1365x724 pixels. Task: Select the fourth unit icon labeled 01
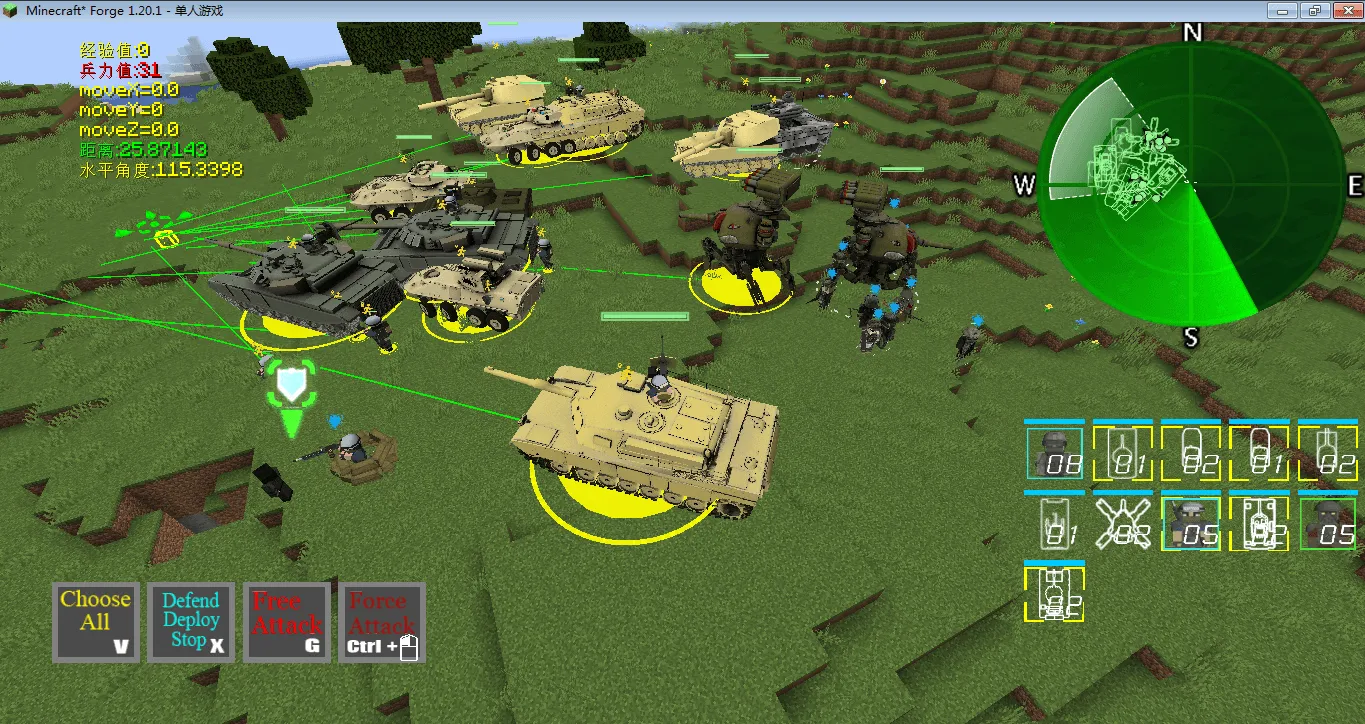(x=1258, y=452)
